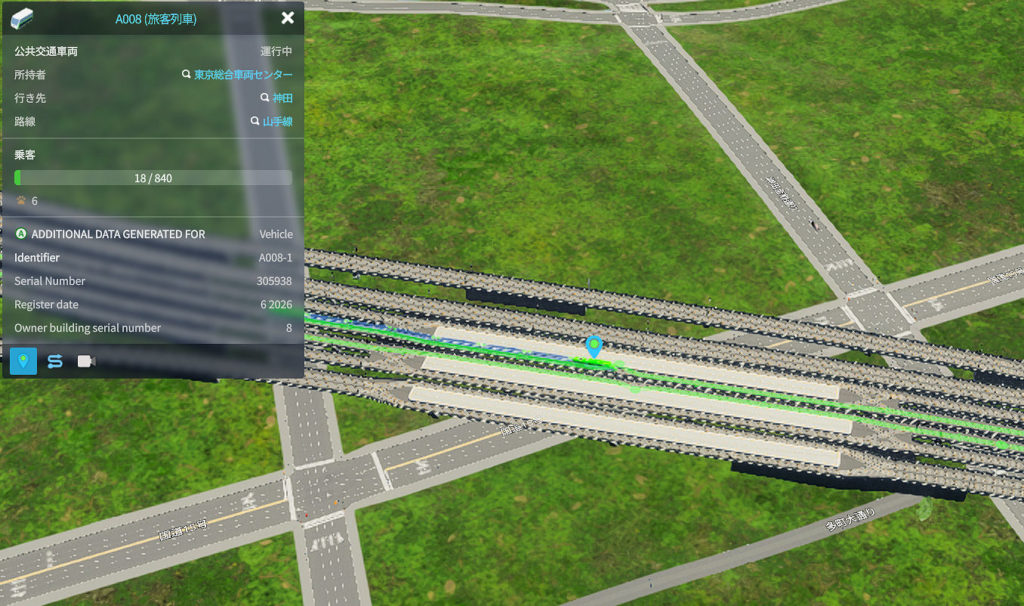Toggle the location pin focus button

[23, 361]
